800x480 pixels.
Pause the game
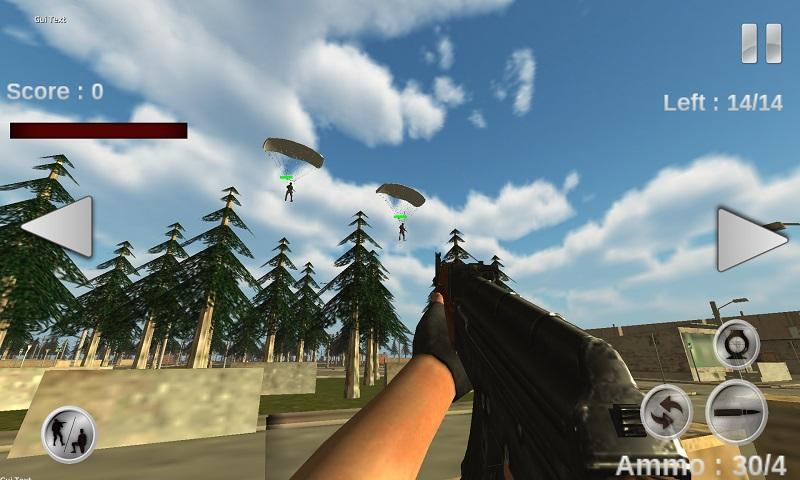tap(761, 44)
